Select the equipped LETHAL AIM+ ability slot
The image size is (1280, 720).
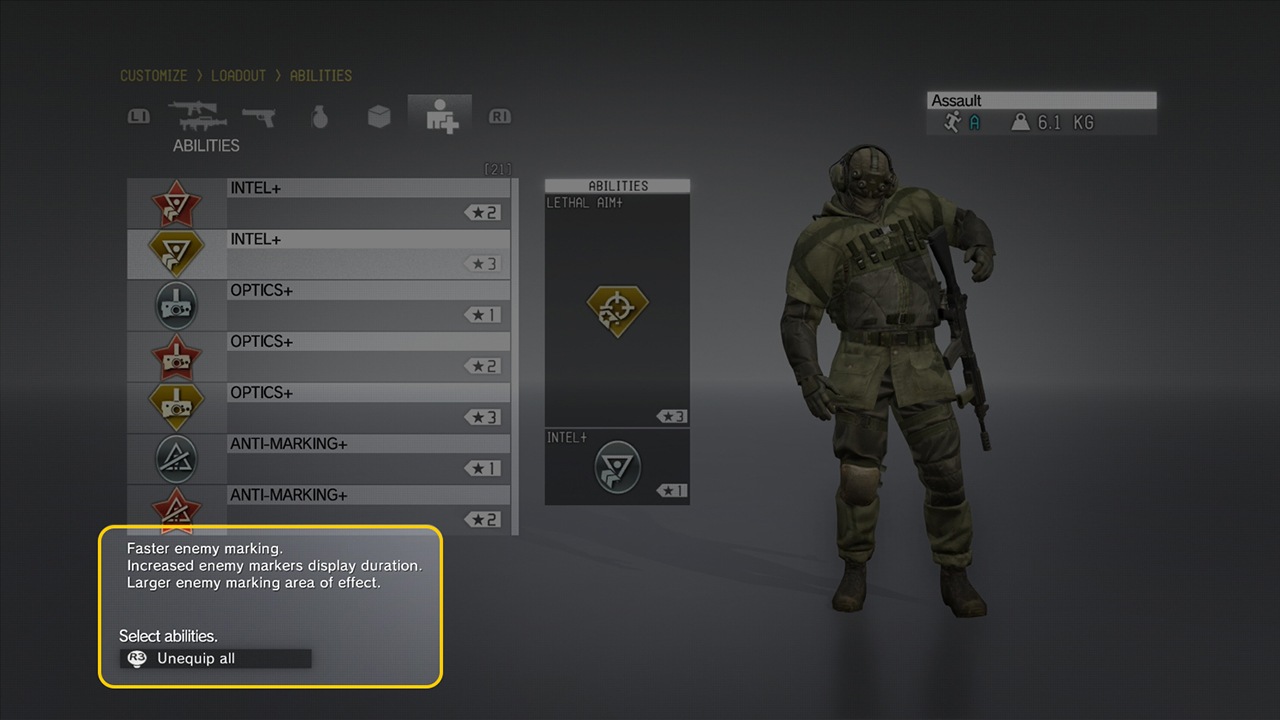coord(617,310)
